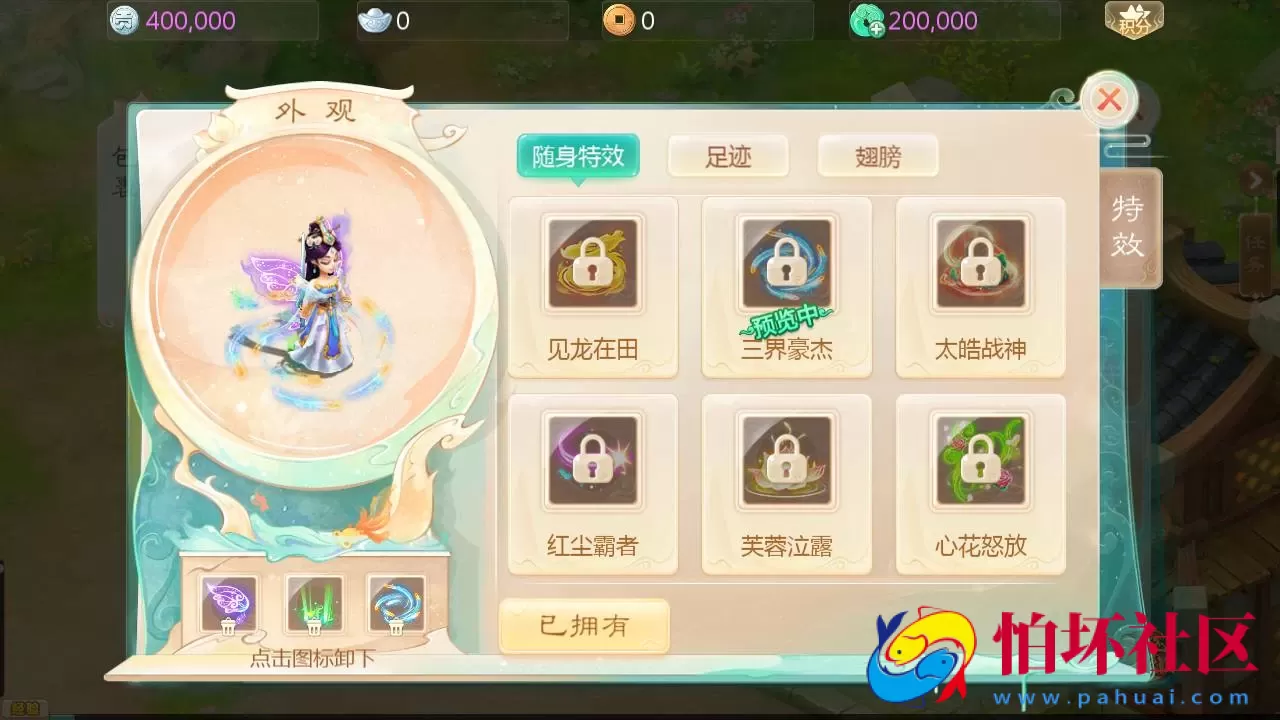Switch to the 足迹 tab
1280x720 pixels.
[x=728, y=156]
